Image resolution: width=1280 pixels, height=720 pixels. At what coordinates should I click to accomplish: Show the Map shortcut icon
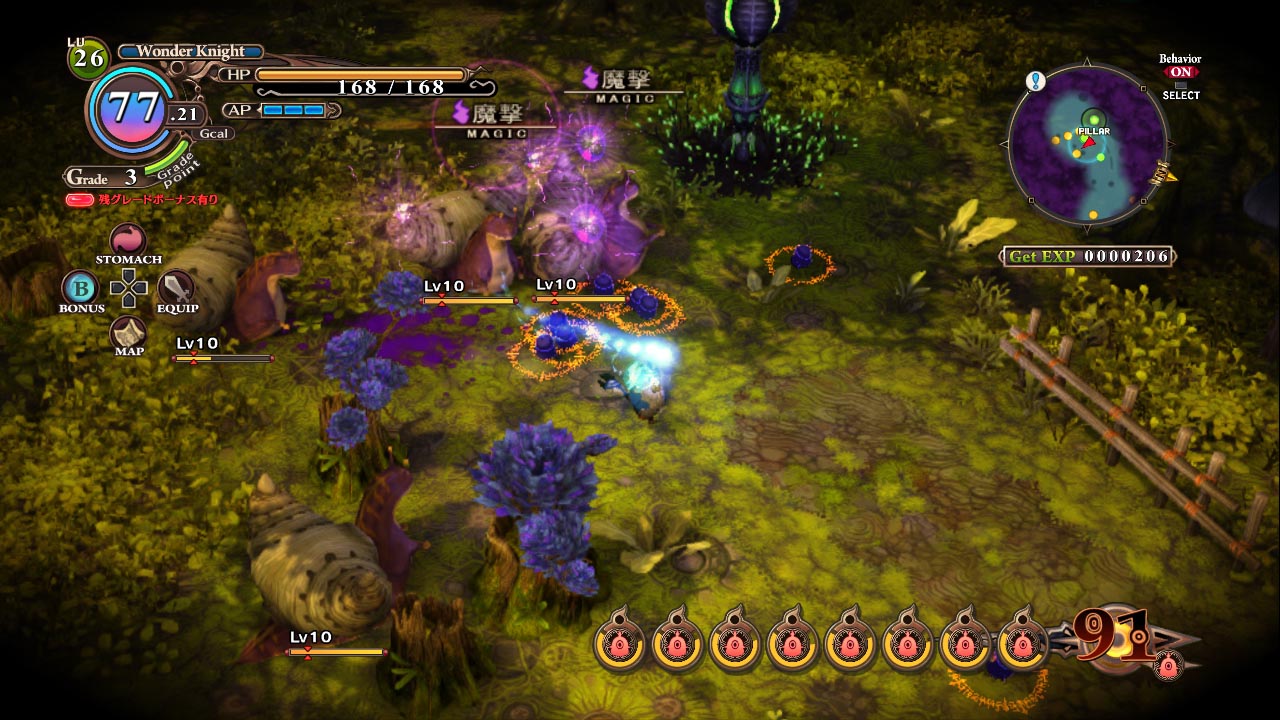[128, 333]
